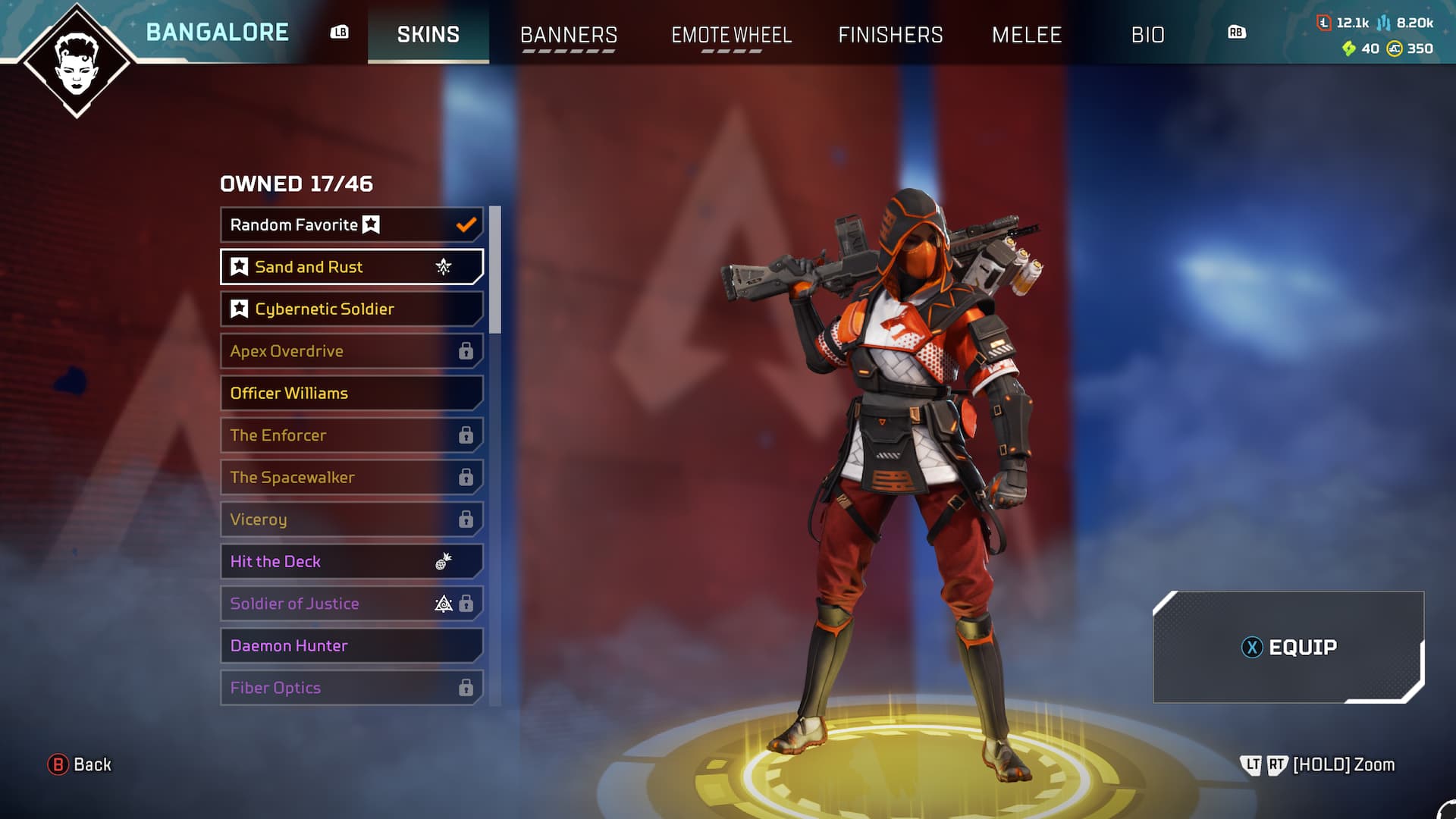Viewport: 1456px width, 819px height.
Task: Choose the Hit the Deck skin
Action: [x=351, y=562]
